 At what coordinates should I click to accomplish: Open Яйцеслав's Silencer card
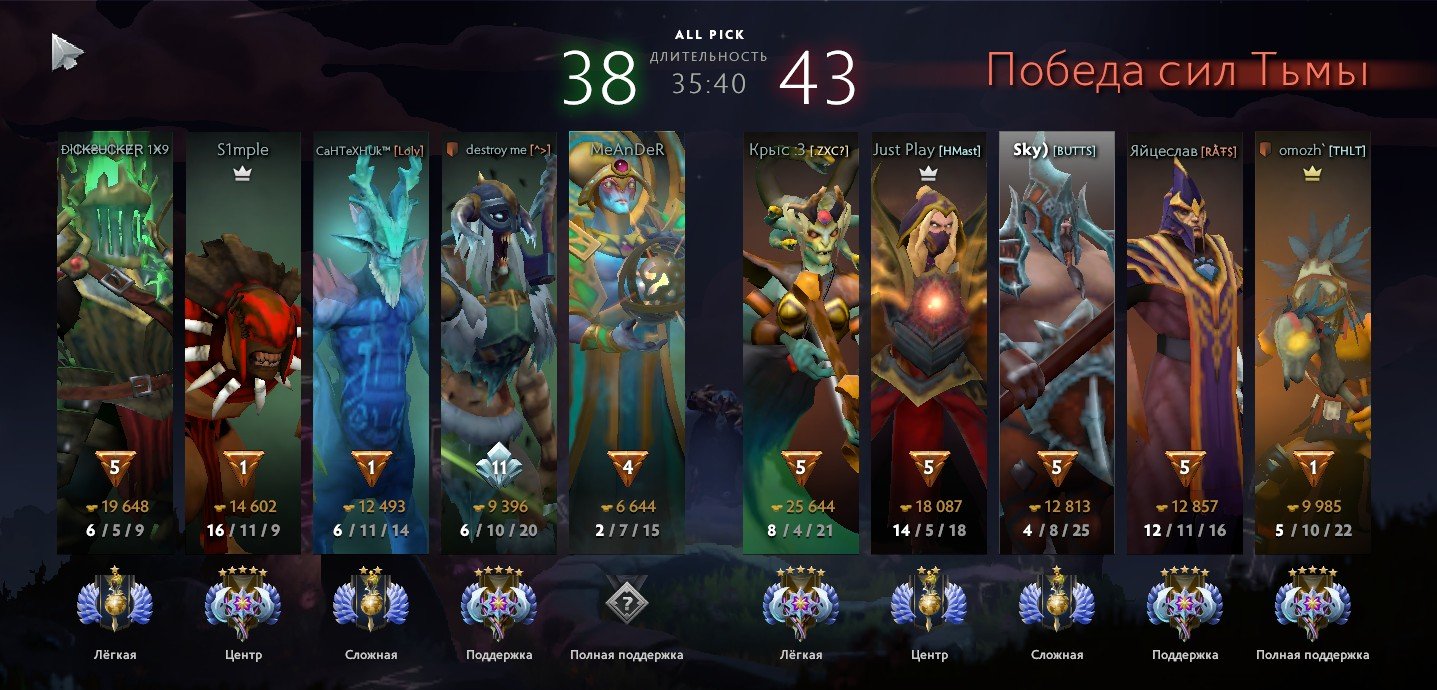point(1185,340)
